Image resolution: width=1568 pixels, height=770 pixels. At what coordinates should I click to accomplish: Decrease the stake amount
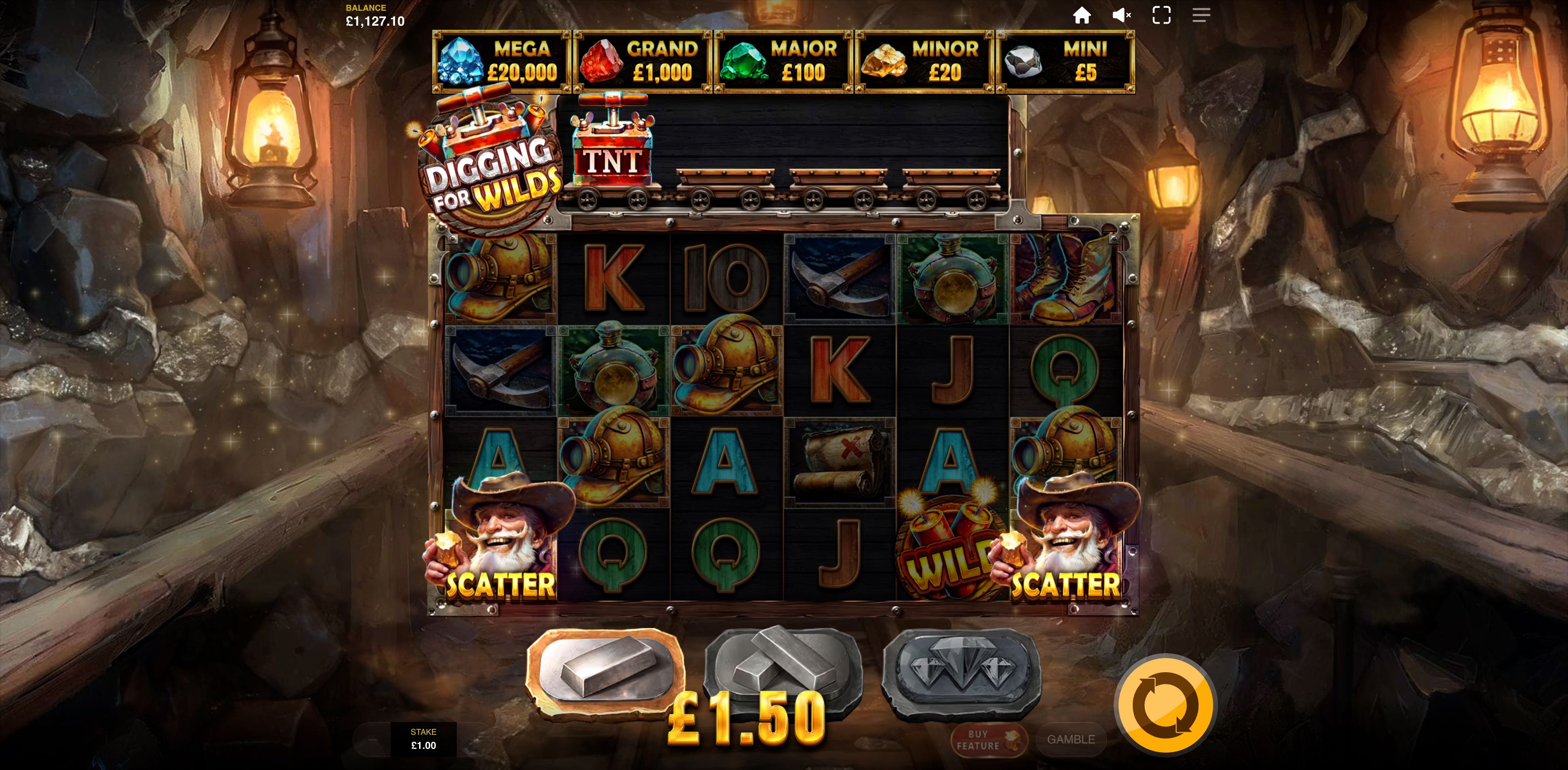pos(374,740)
